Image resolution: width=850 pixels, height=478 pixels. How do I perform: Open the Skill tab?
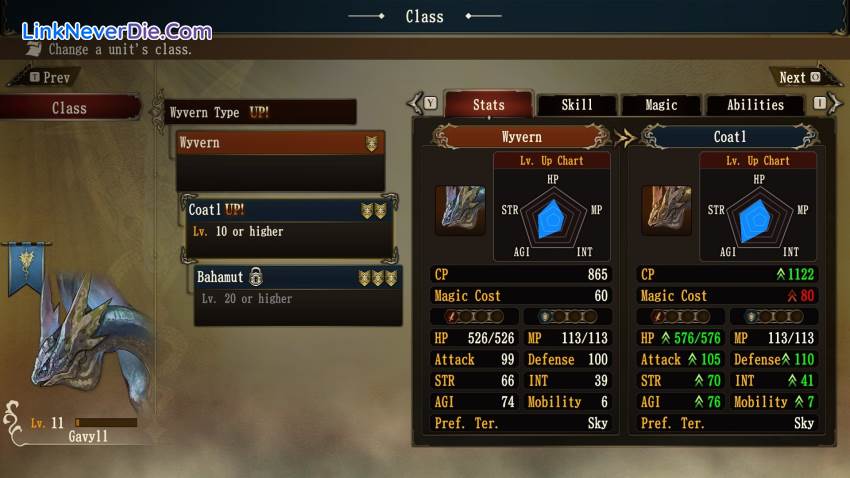click(576, 105)
